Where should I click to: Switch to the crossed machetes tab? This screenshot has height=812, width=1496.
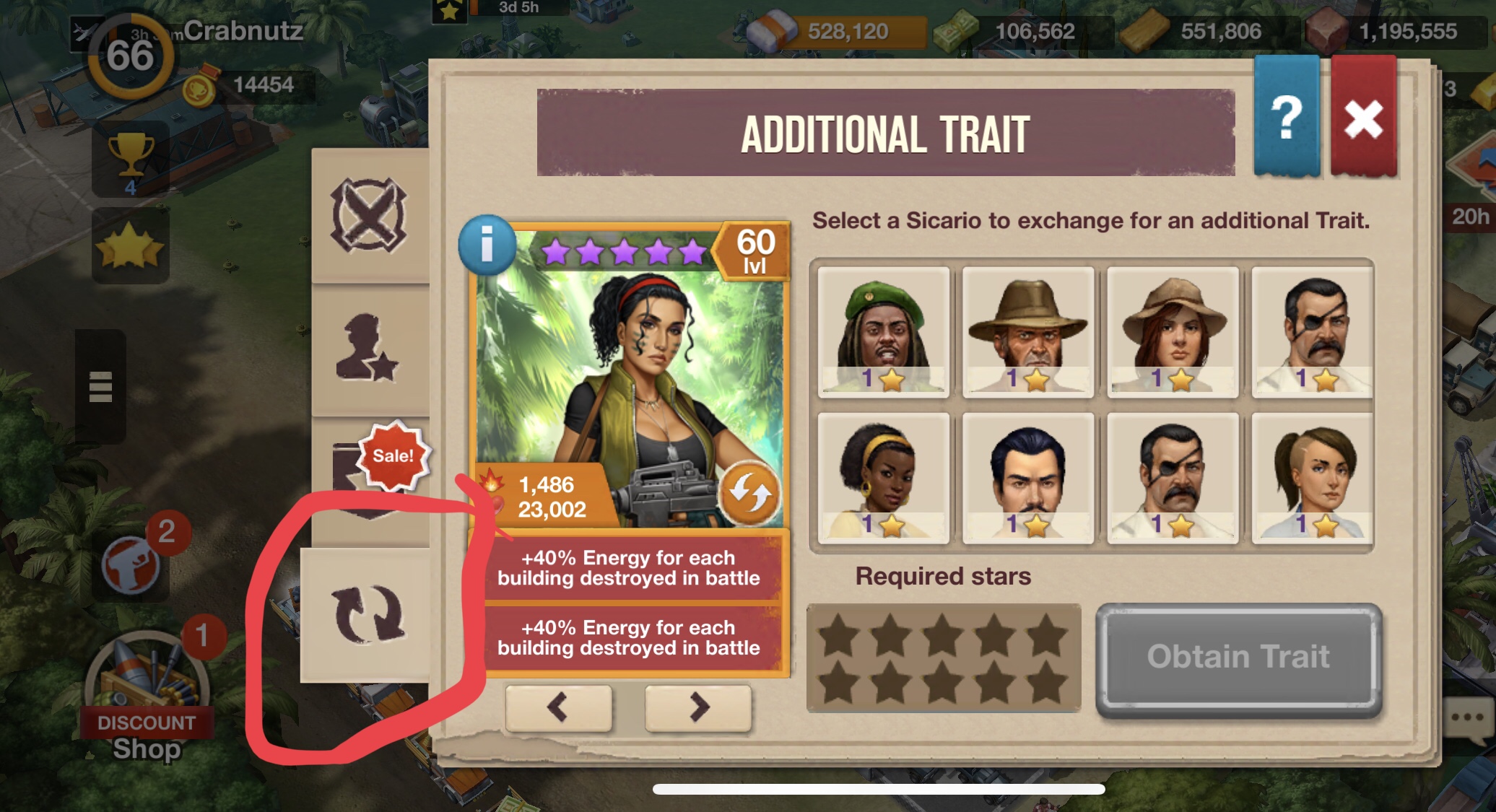369,215
